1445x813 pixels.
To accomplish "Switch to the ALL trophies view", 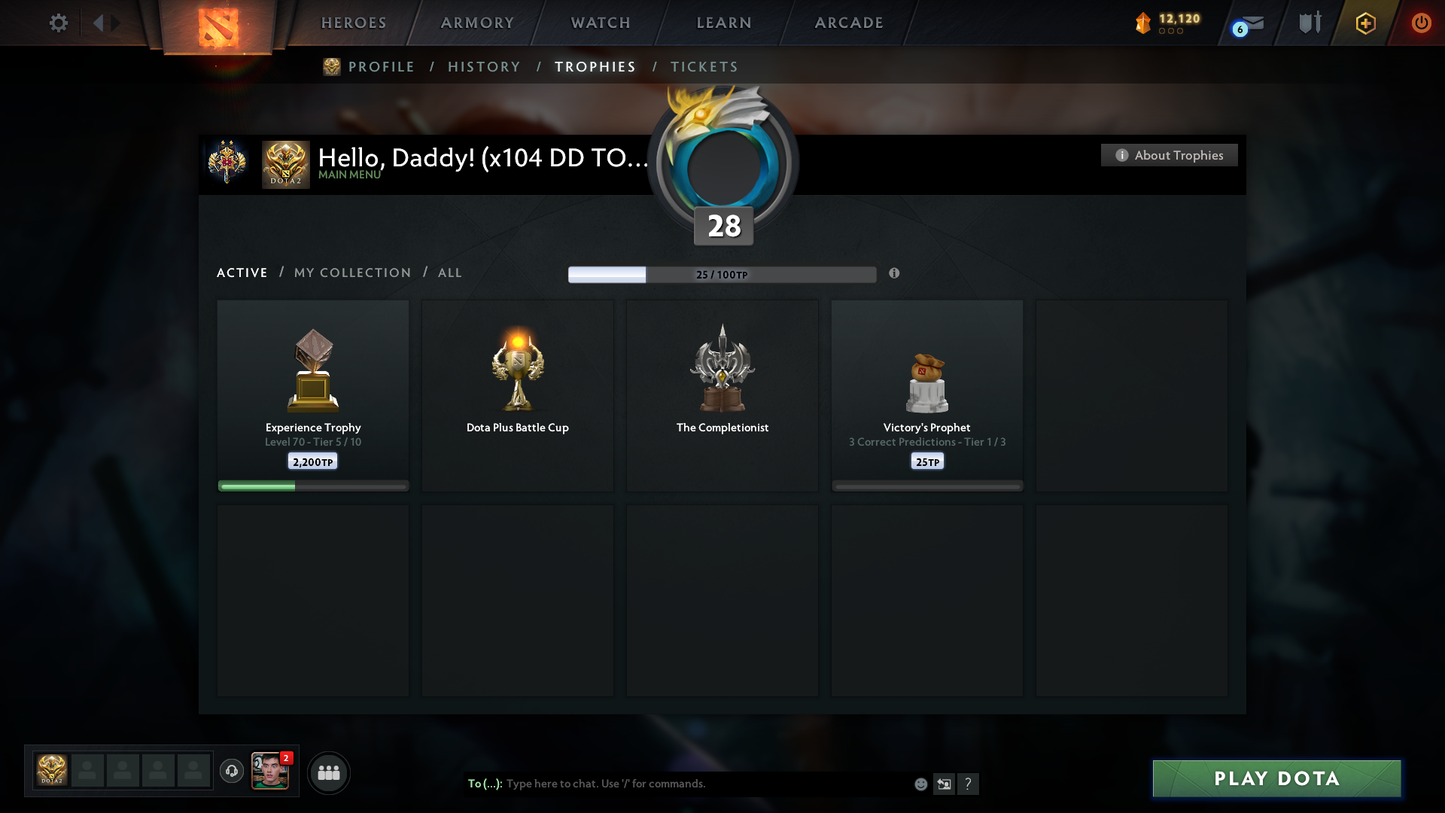I will 449,272.
